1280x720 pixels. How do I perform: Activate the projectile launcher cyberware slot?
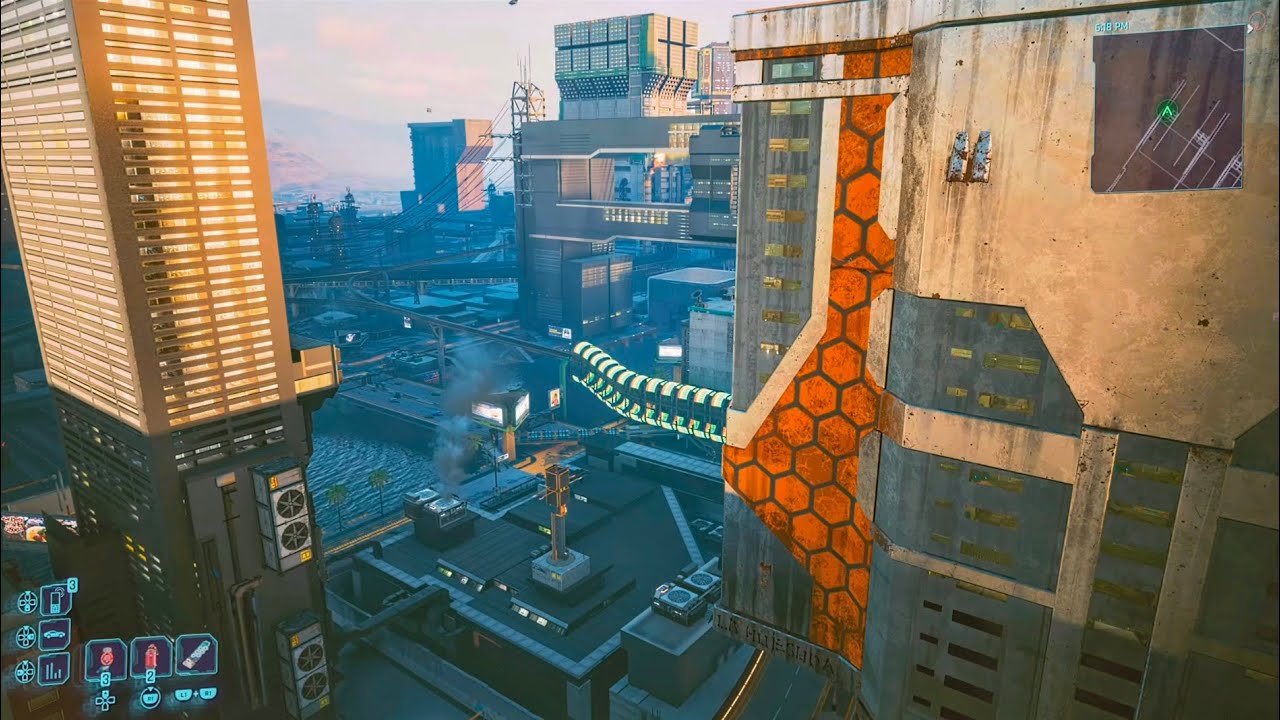(196, 654)
